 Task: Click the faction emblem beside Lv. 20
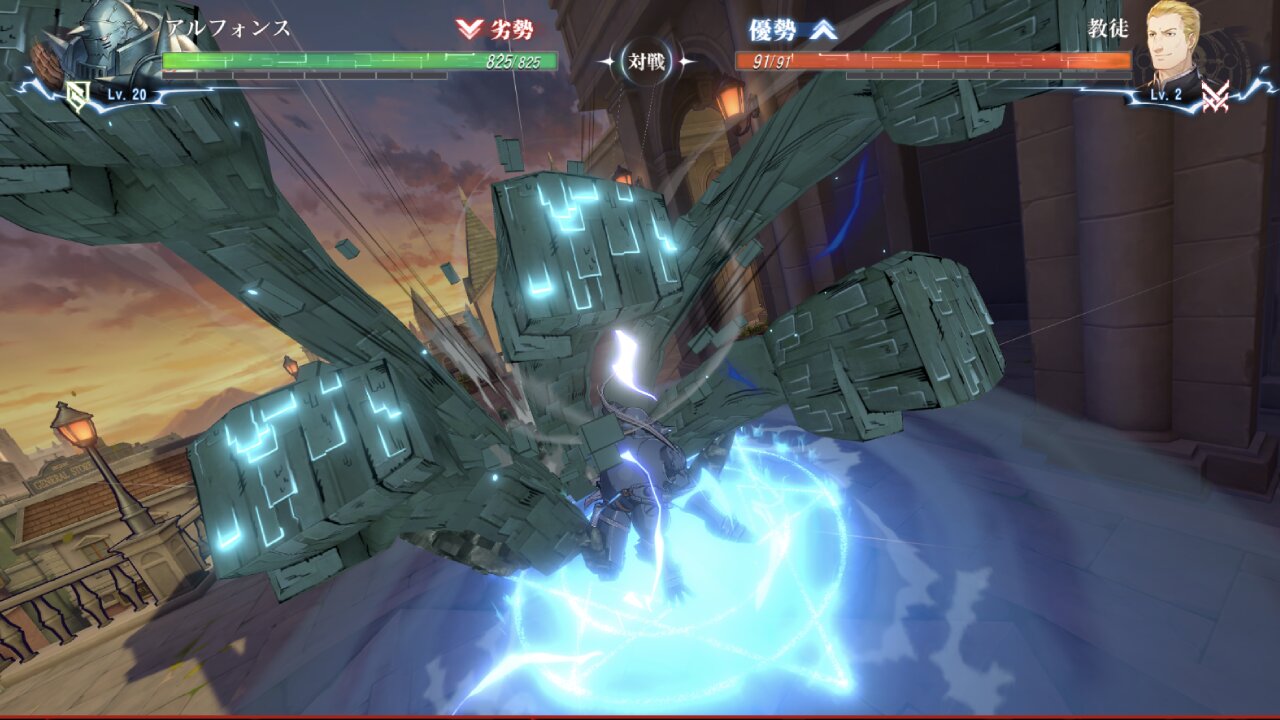click(x=78, y=95)
